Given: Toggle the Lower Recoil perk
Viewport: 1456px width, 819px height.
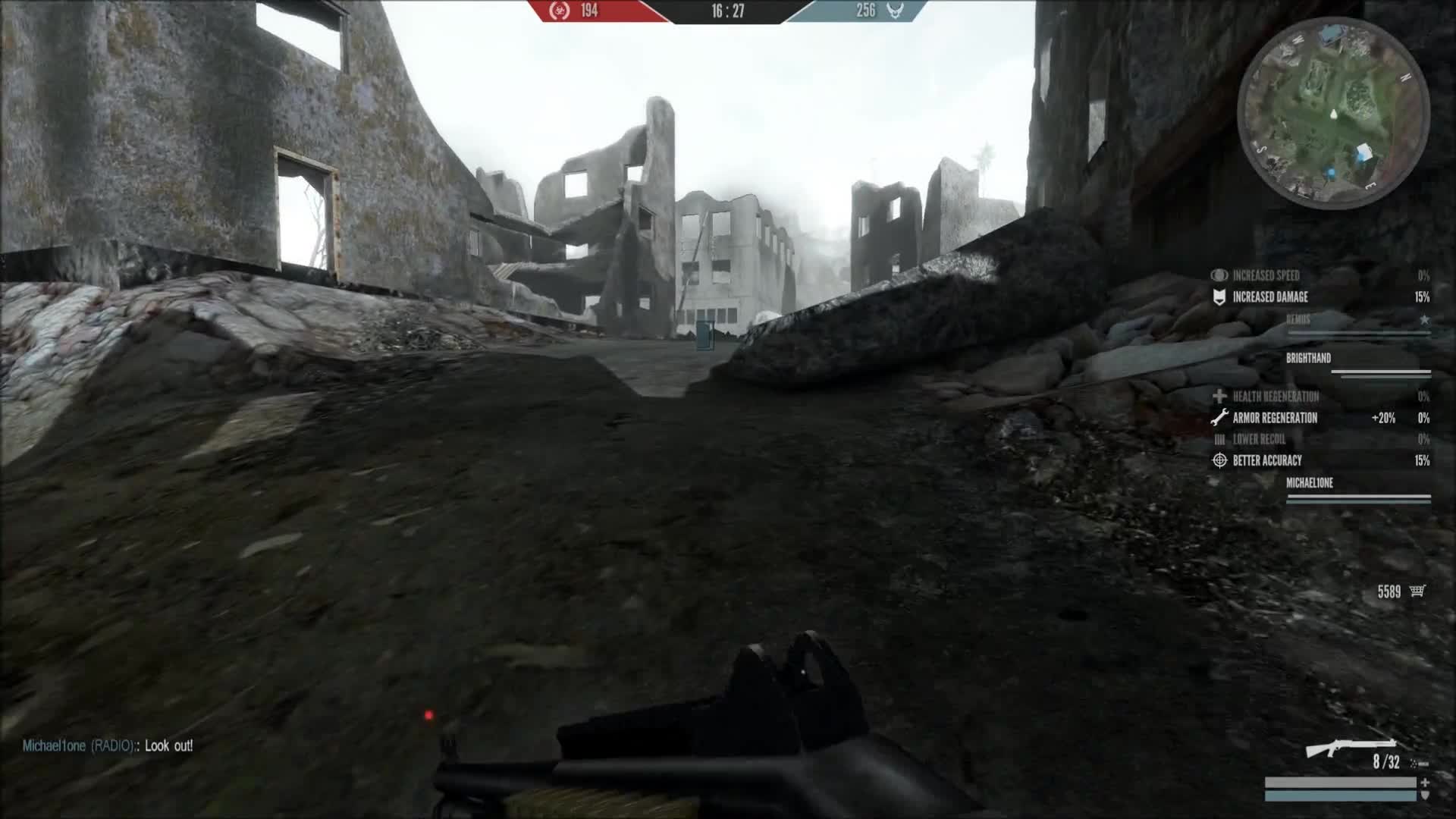Looking at the screenshot, I should point(1221,439).
